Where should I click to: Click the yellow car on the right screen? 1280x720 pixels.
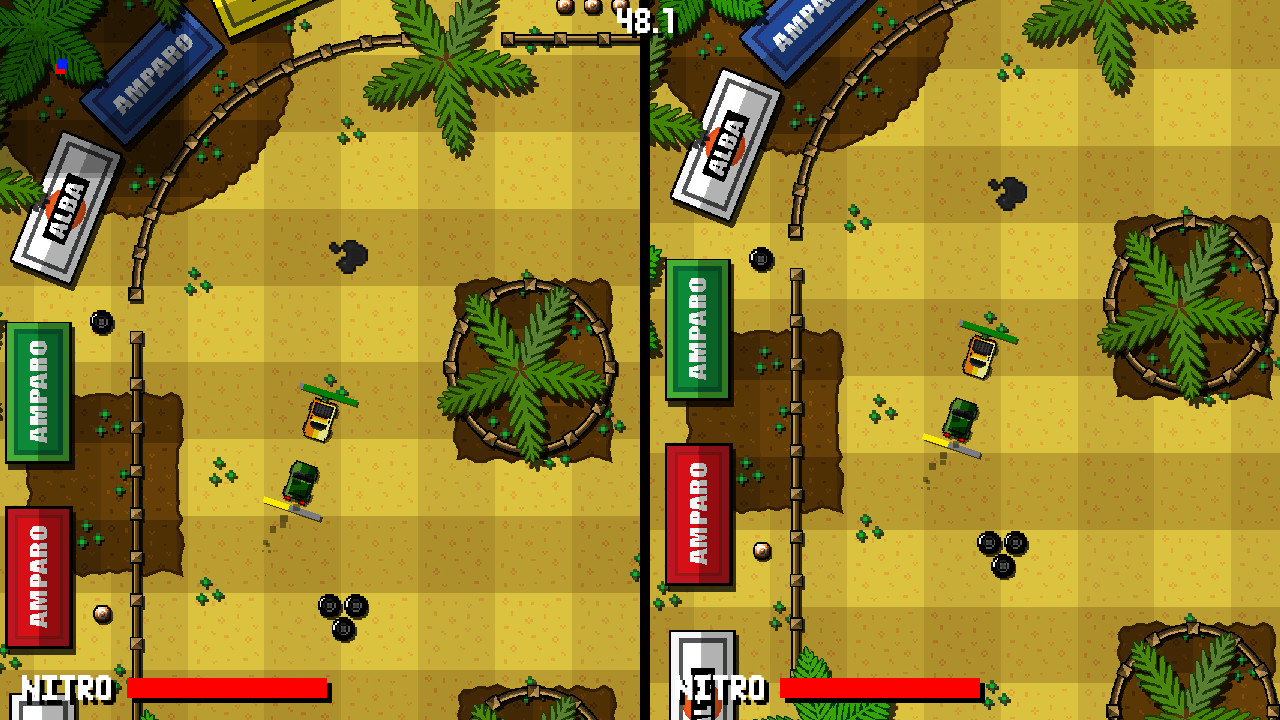[980, 355]
